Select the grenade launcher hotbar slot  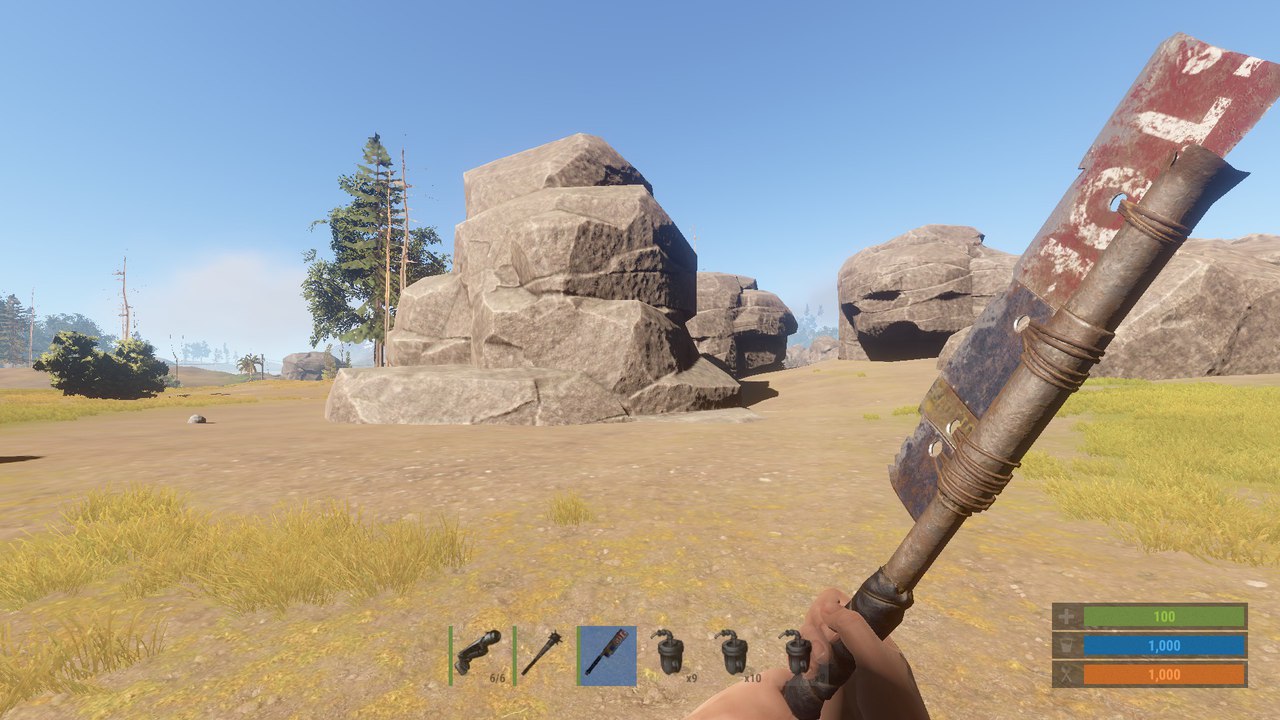click(x=479, y=655)
